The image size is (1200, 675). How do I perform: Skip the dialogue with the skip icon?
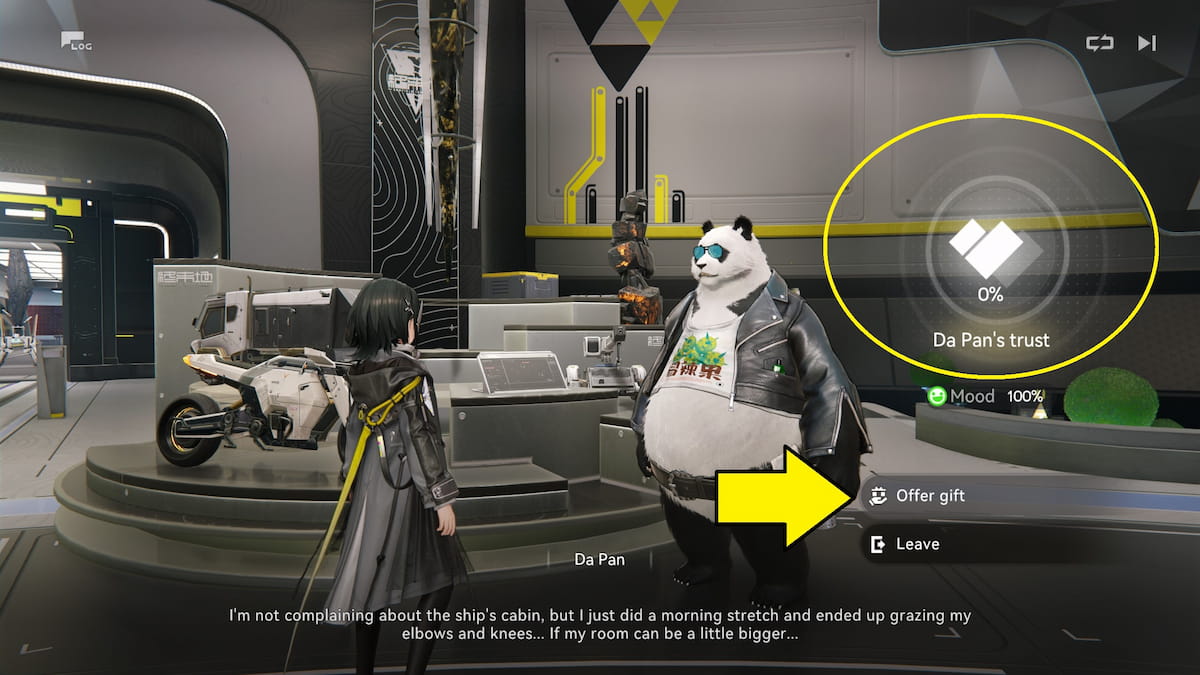[1147, 43]
